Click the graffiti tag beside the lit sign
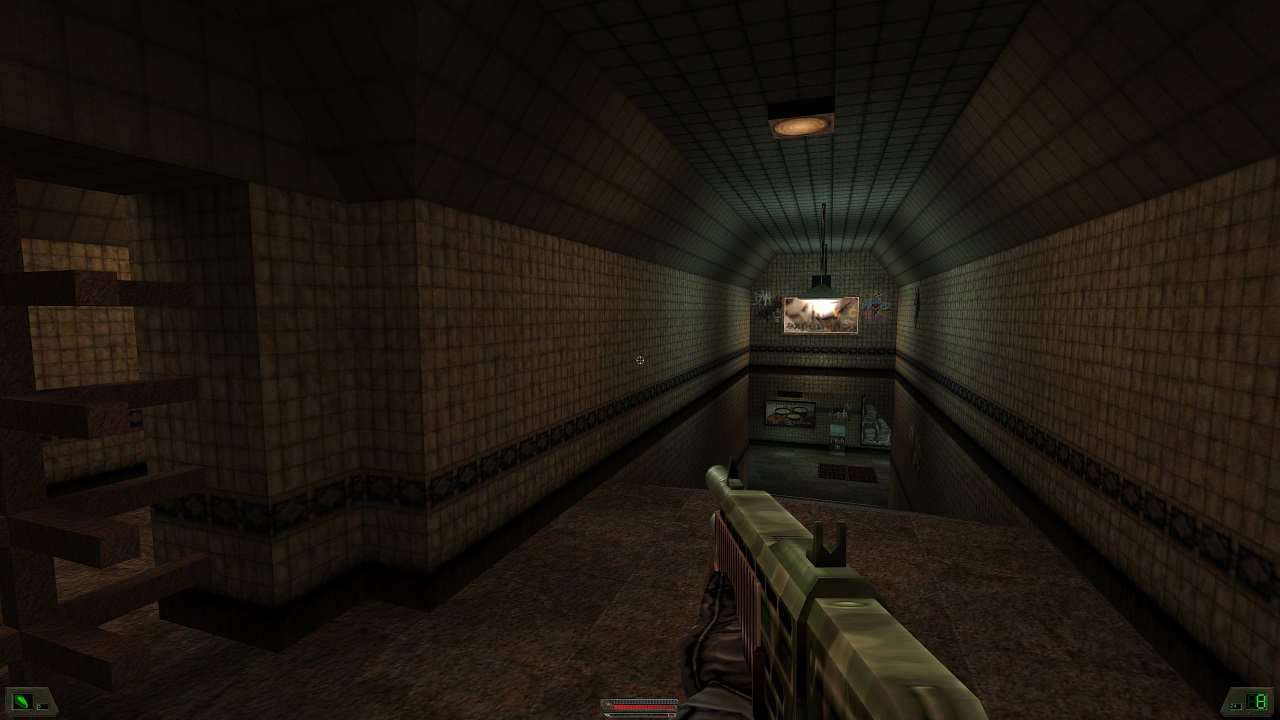This screenshot has width=1280, height=720. point(876,308)
